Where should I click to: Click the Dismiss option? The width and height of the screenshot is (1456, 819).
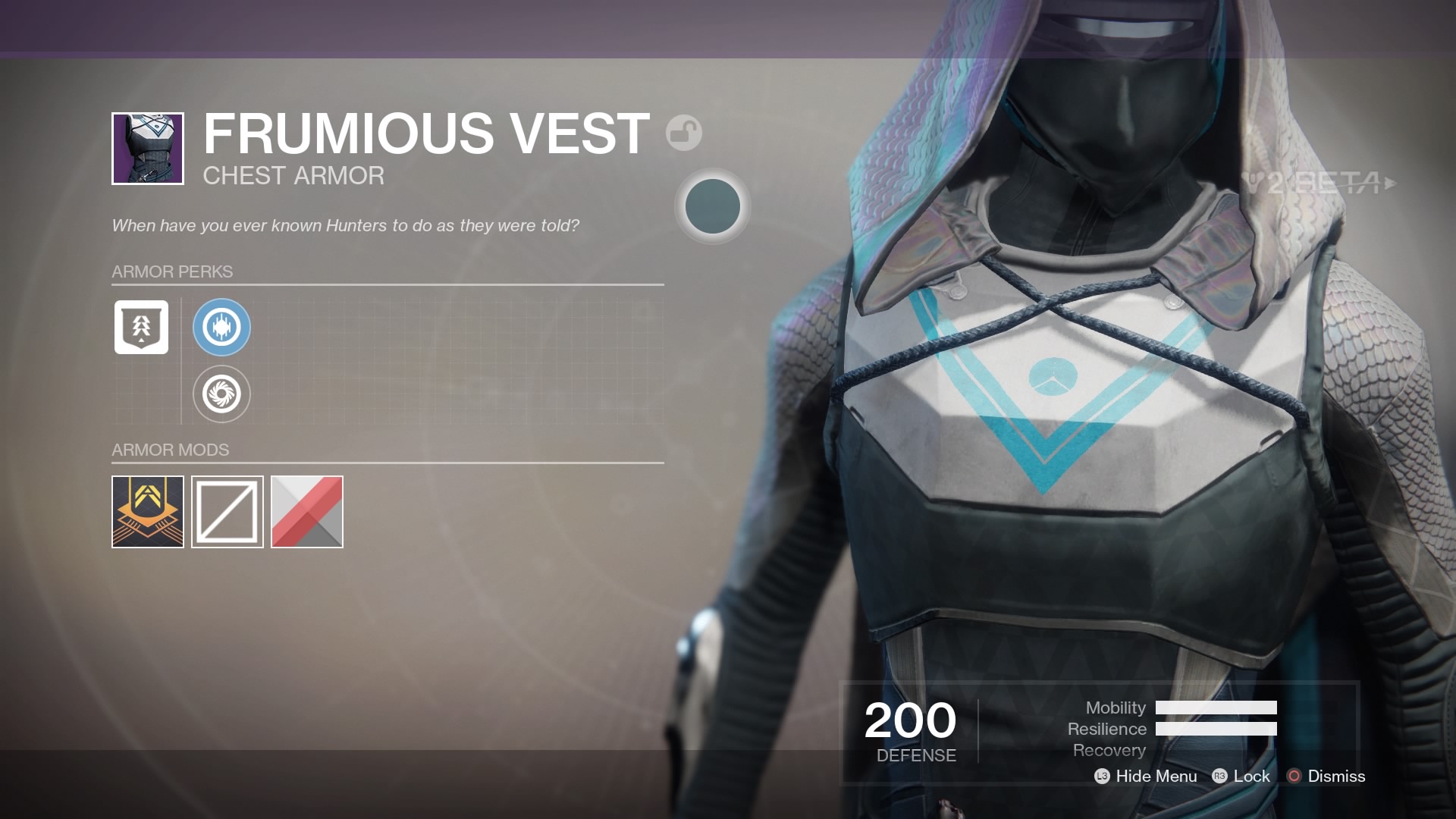[x=1336, y=776]
